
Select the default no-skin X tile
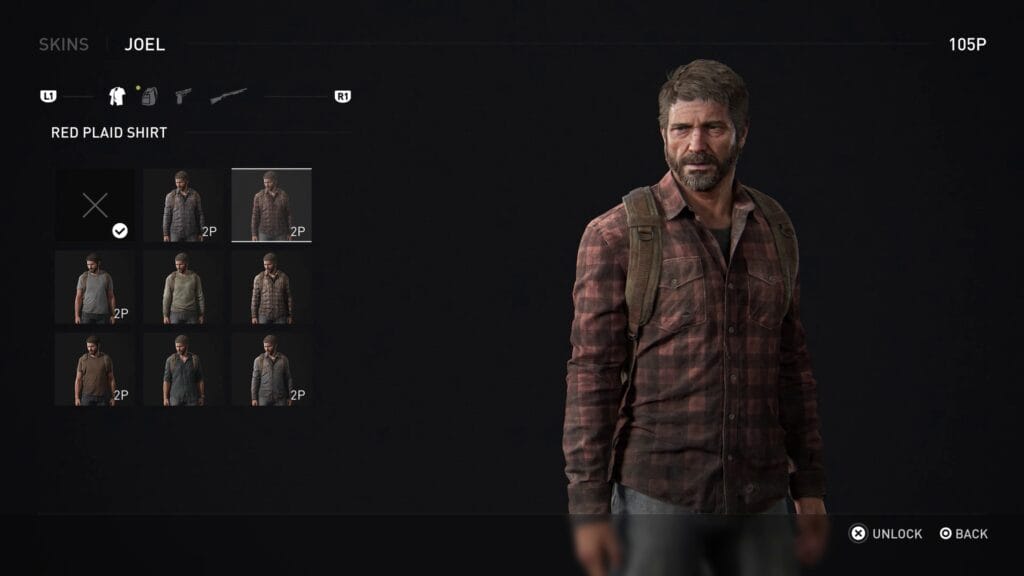[95, 206]
